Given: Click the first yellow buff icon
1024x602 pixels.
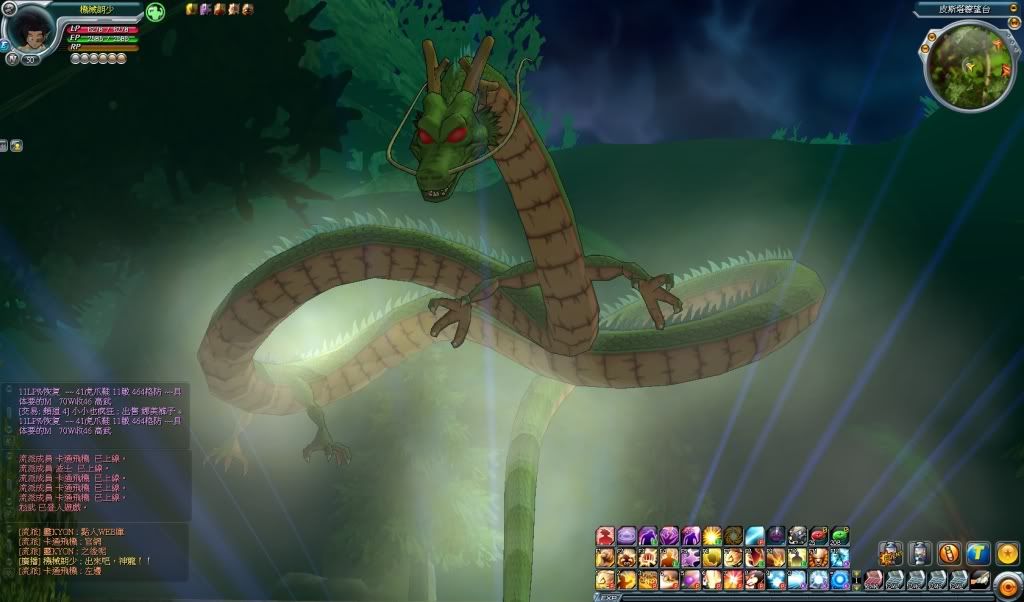Looking at the screenshot, I should [x=191, y=9].
